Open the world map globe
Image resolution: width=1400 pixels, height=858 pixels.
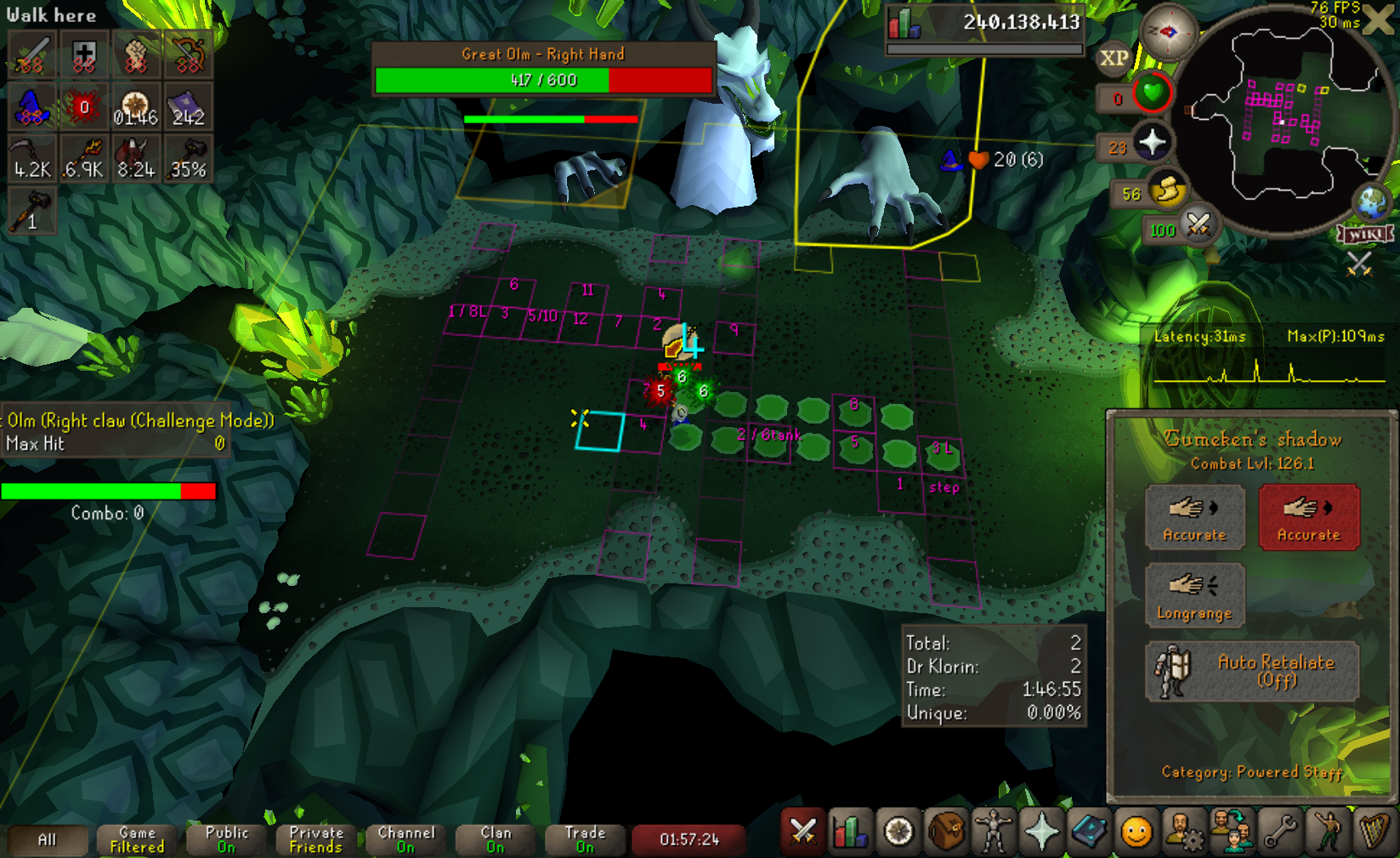tap(1372, 202)
